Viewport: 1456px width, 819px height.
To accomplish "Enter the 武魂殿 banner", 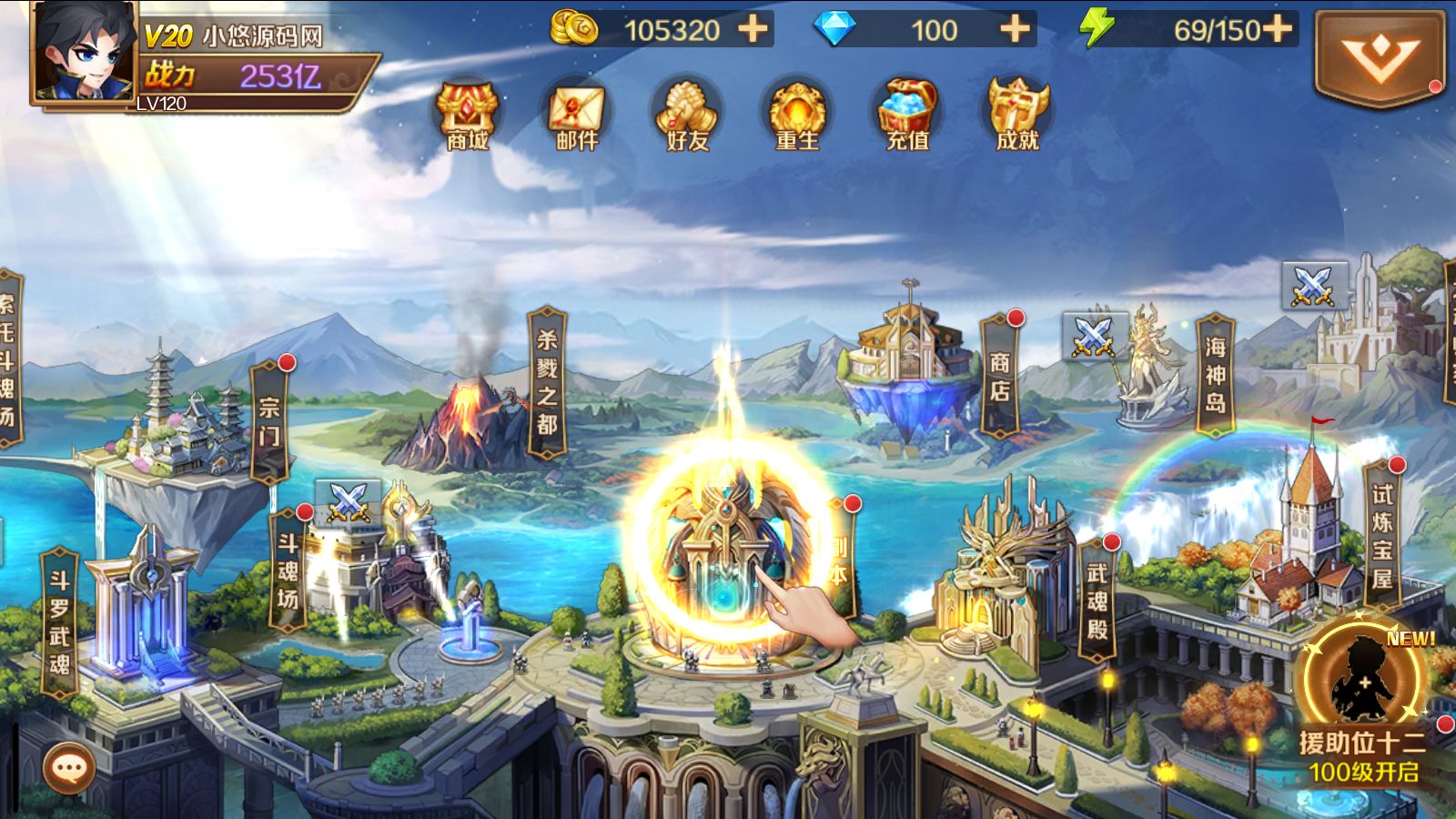I will point(1097,599).
